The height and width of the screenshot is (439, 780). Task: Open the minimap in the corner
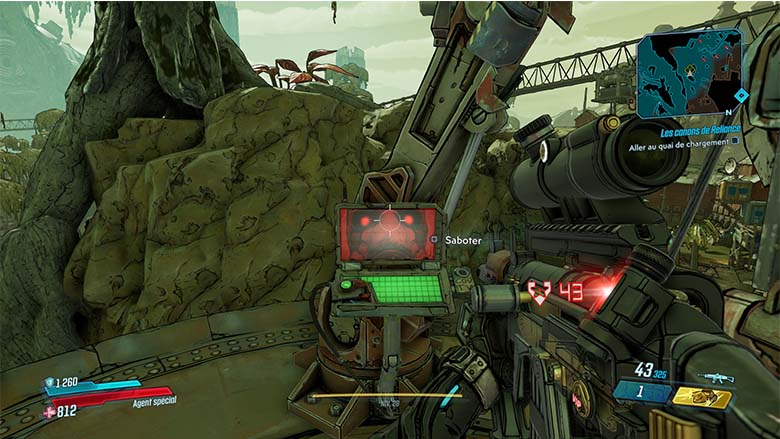tap(690, 73)
